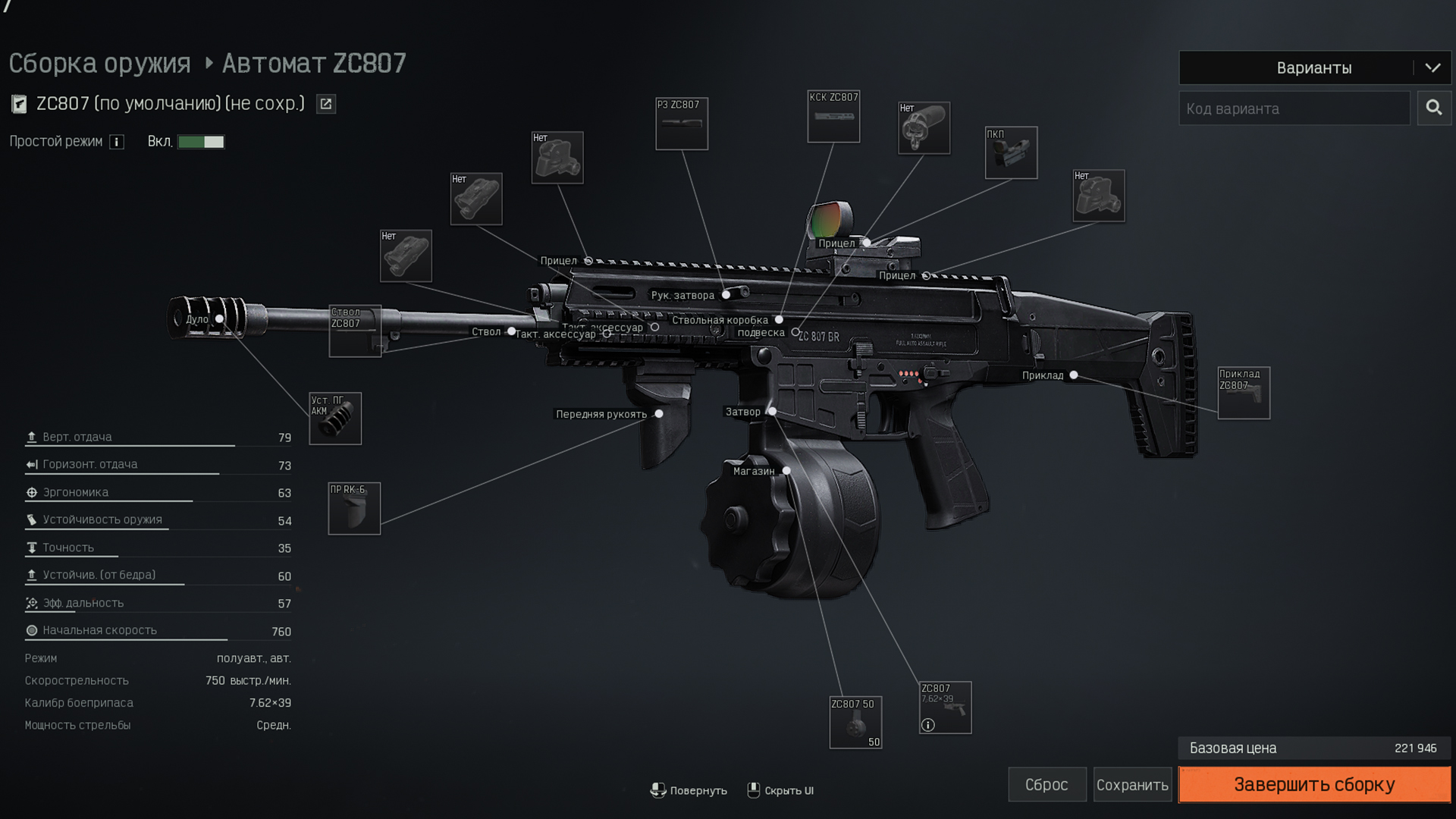
Task: Select the Дуло attachment point on the barrel
Action: [x=219, y=319]
